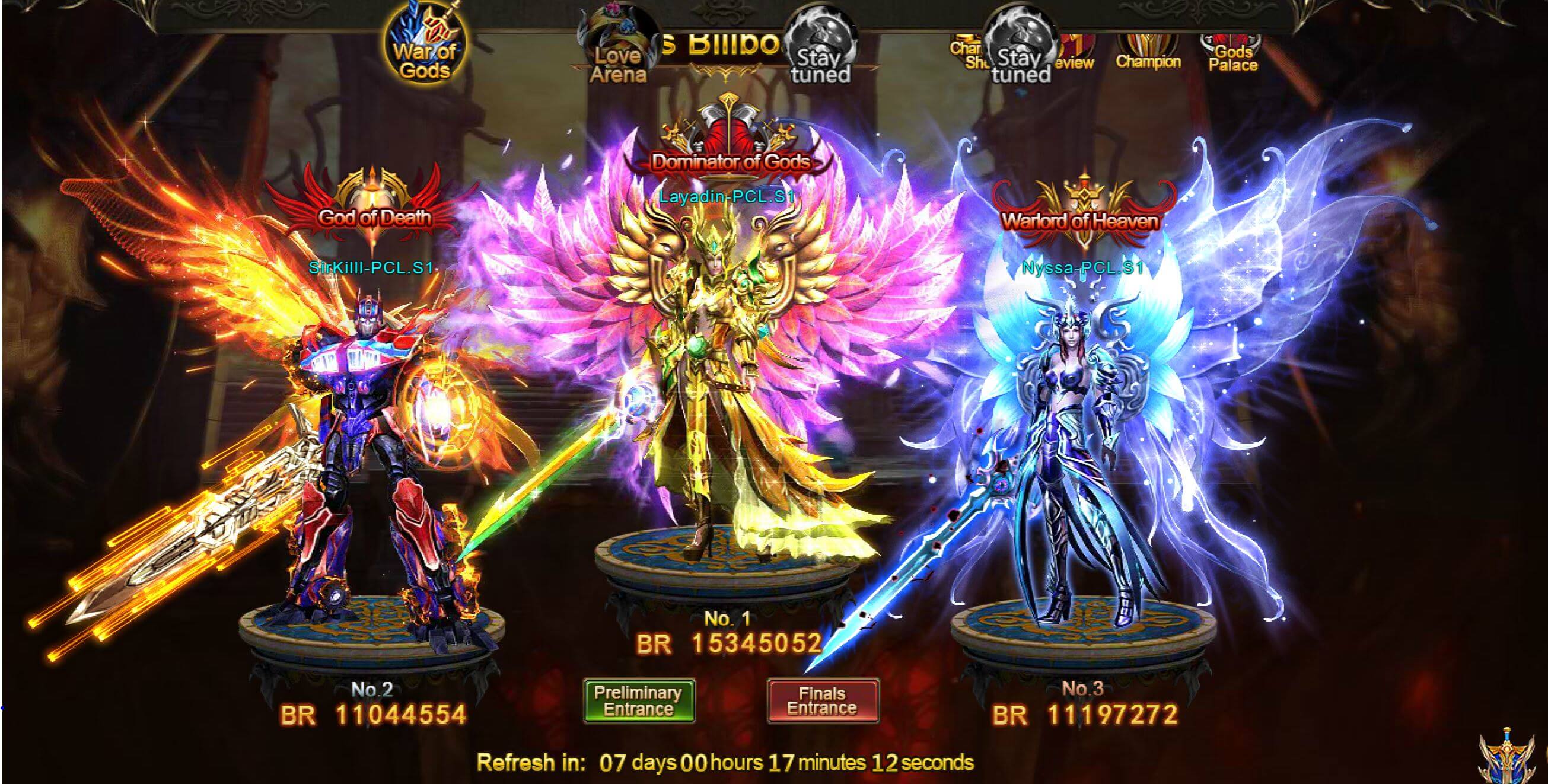Enter through the Finals Entrance button
This screenshot has height=784, width=1548.
tap(823, 700)
